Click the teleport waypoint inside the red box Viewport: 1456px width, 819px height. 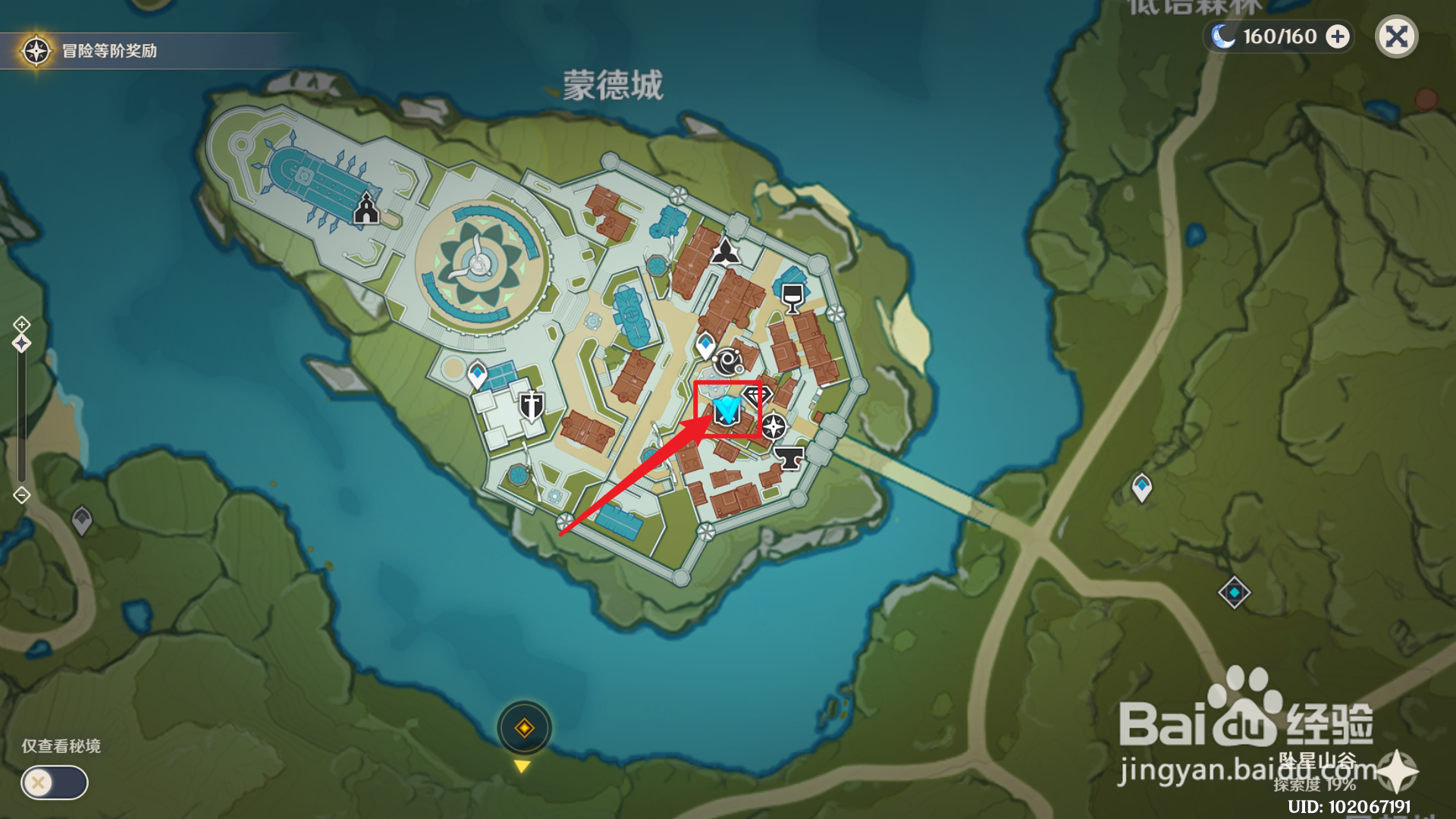[726, 410]
